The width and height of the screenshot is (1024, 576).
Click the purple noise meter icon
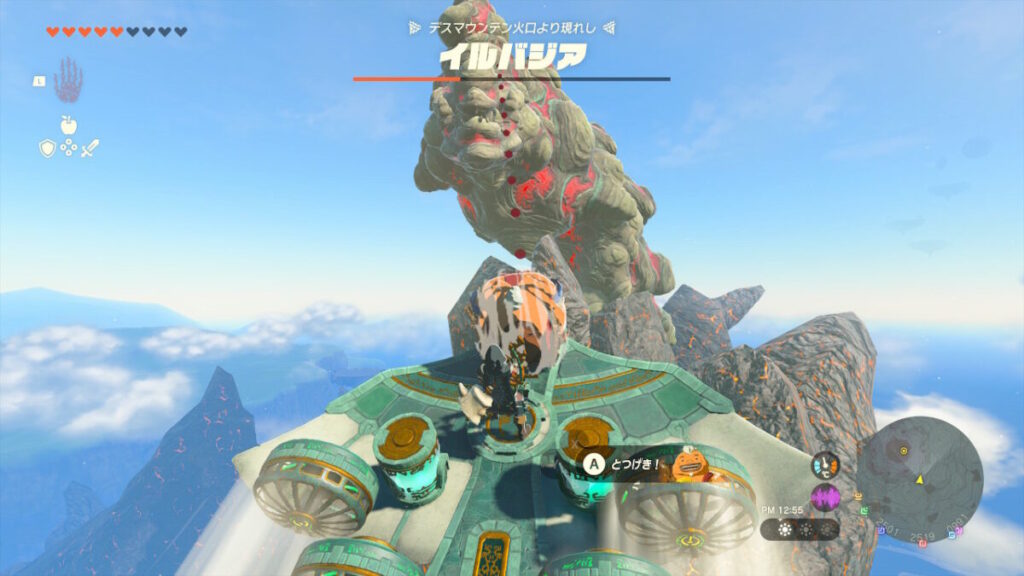(825, 497)
